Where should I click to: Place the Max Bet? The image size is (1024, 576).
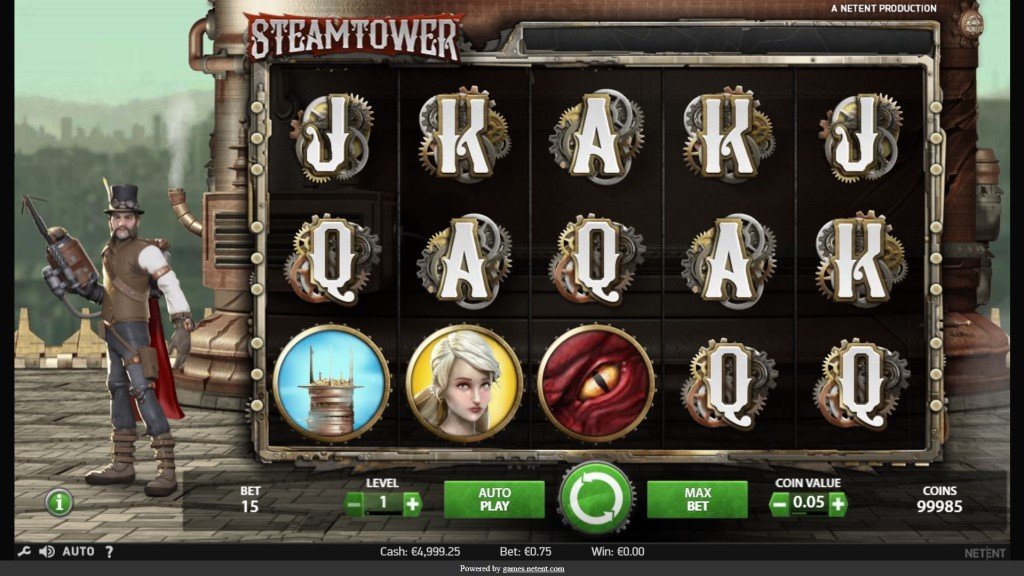[x=697, y=499]
